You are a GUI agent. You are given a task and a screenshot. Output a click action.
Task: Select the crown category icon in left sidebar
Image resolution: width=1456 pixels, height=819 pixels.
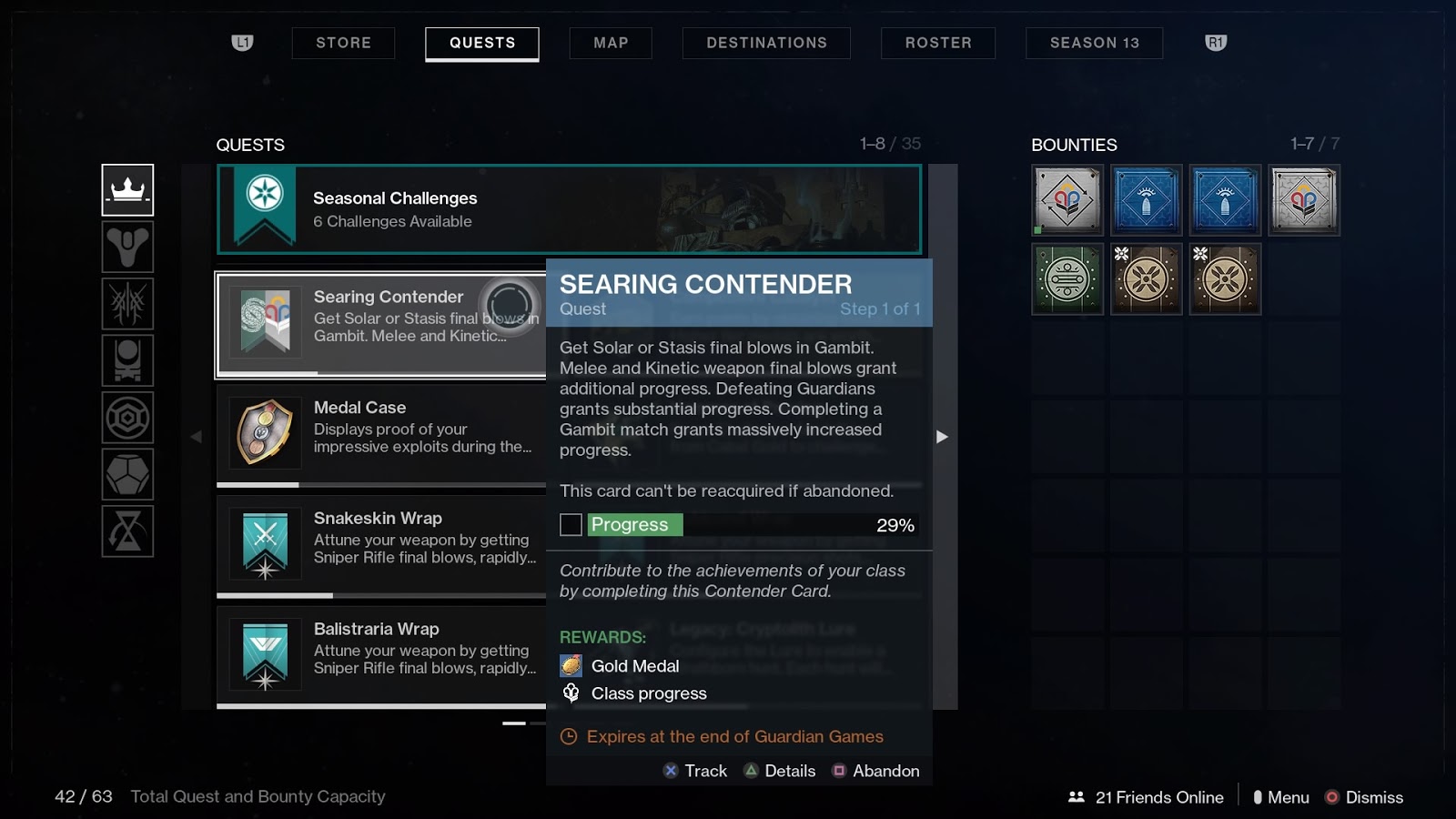coord(127,190)
